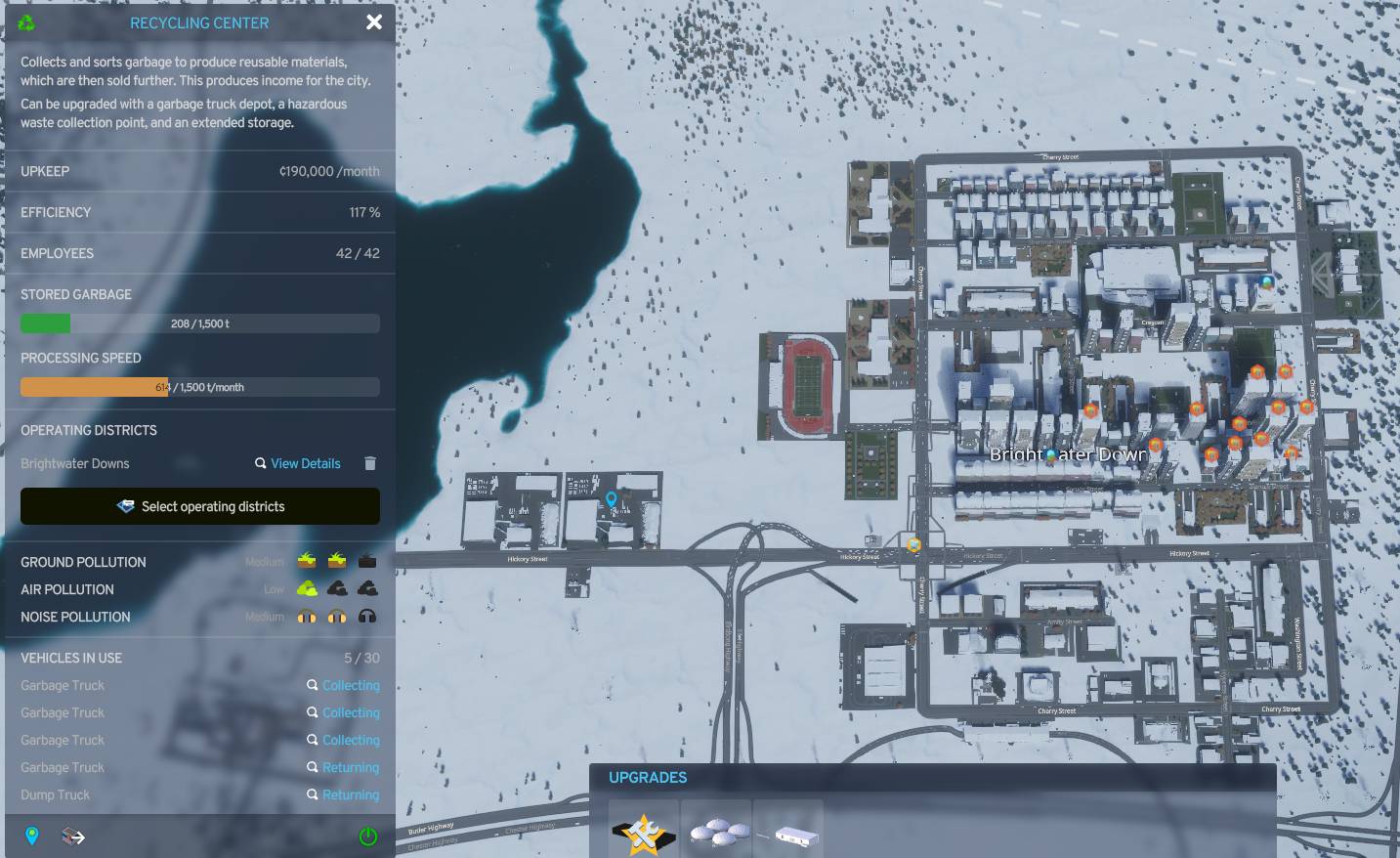Click the blue map pin near Hickory Street

click(x=612, y=499)
